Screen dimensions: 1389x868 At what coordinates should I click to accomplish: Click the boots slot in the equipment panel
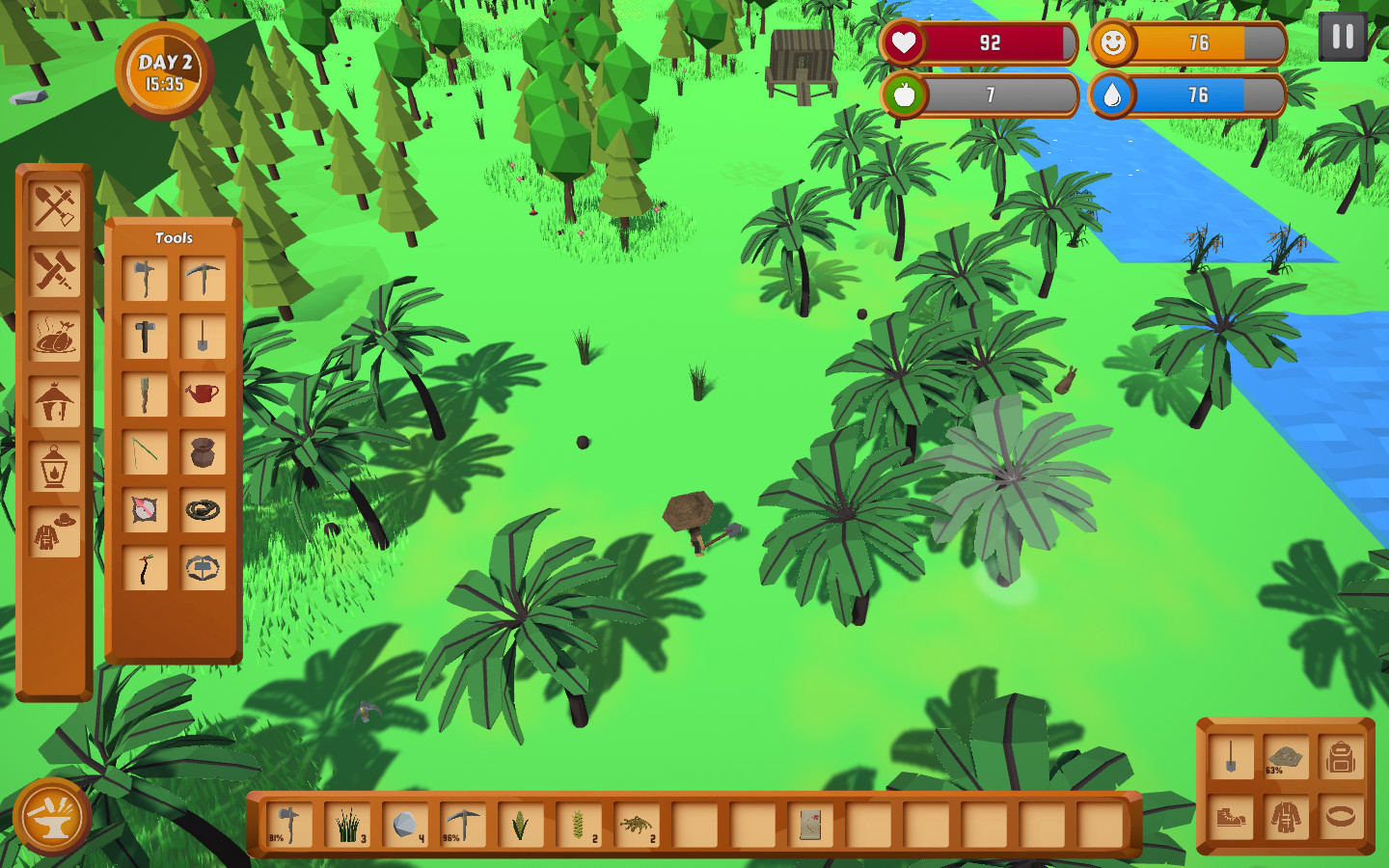tap(1232, 819)
